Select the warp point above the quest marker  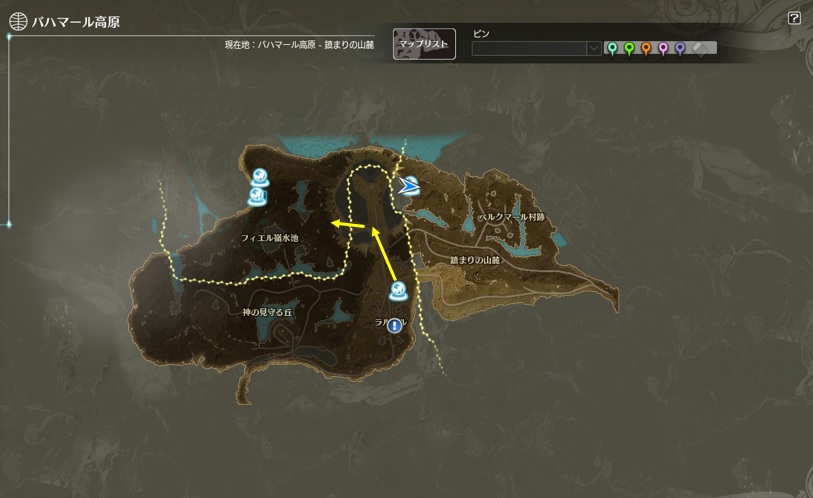pyautogui.click(x=398, y=293)
